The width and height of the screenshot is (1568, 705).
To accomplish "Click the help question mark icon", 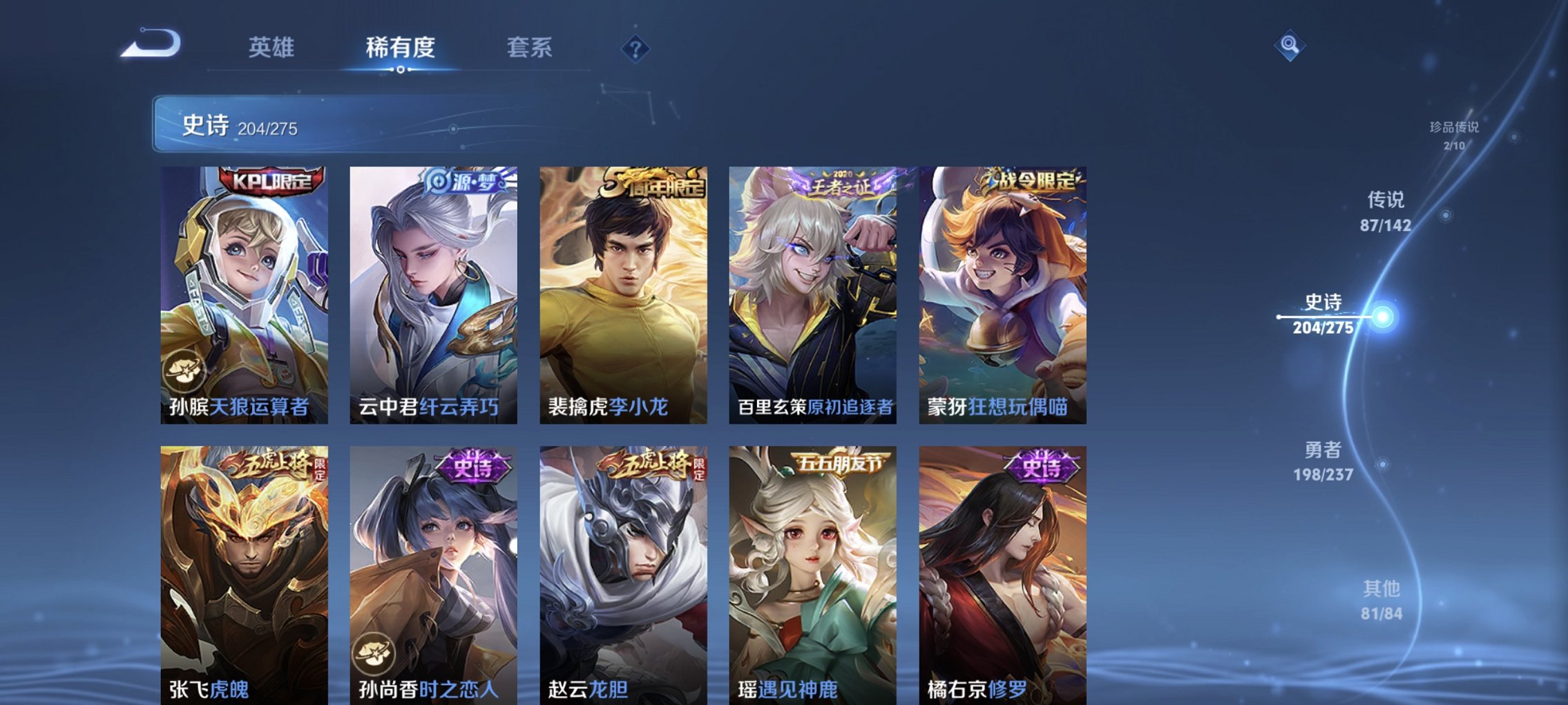I will point(636,49).
